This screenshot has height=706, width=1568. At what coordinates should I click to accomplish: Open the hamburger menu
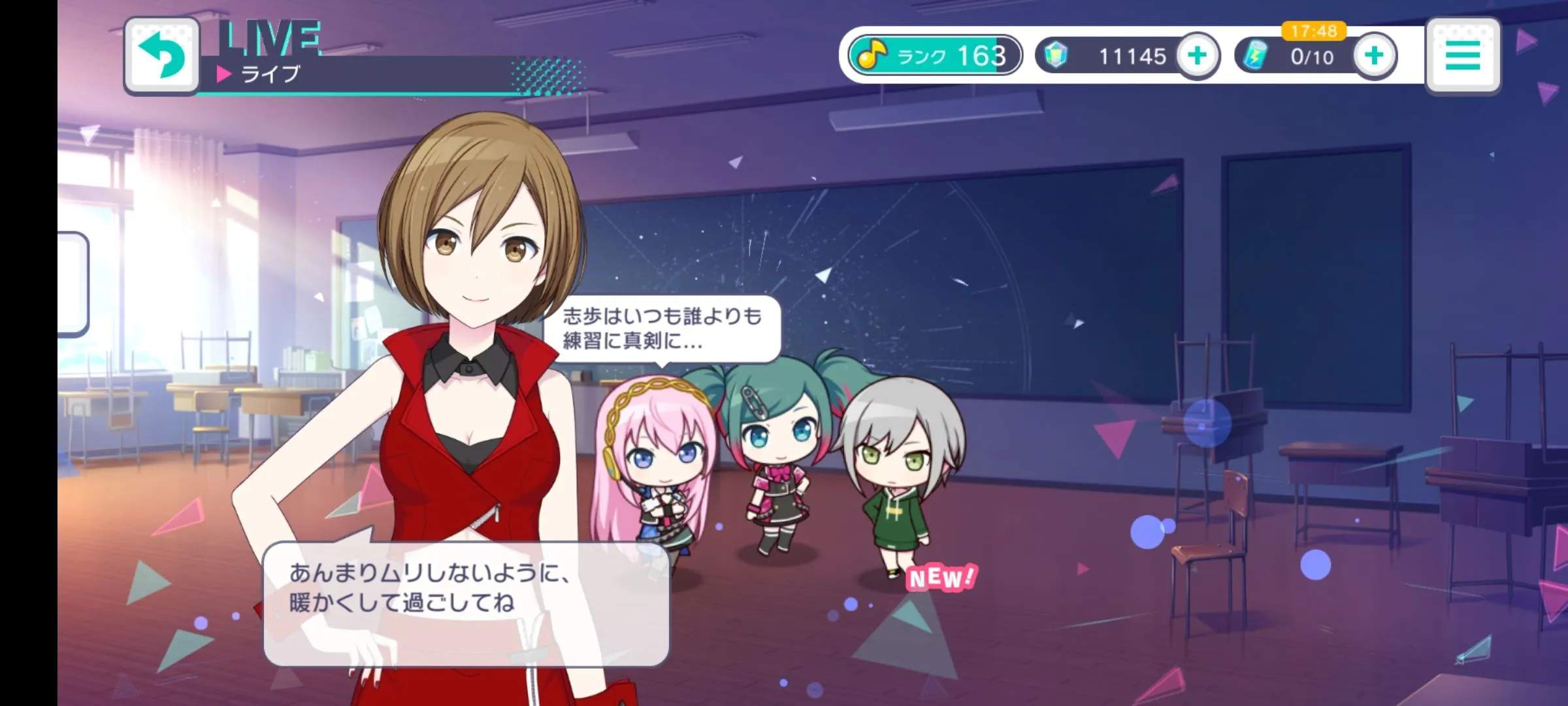click(1463, 56)
